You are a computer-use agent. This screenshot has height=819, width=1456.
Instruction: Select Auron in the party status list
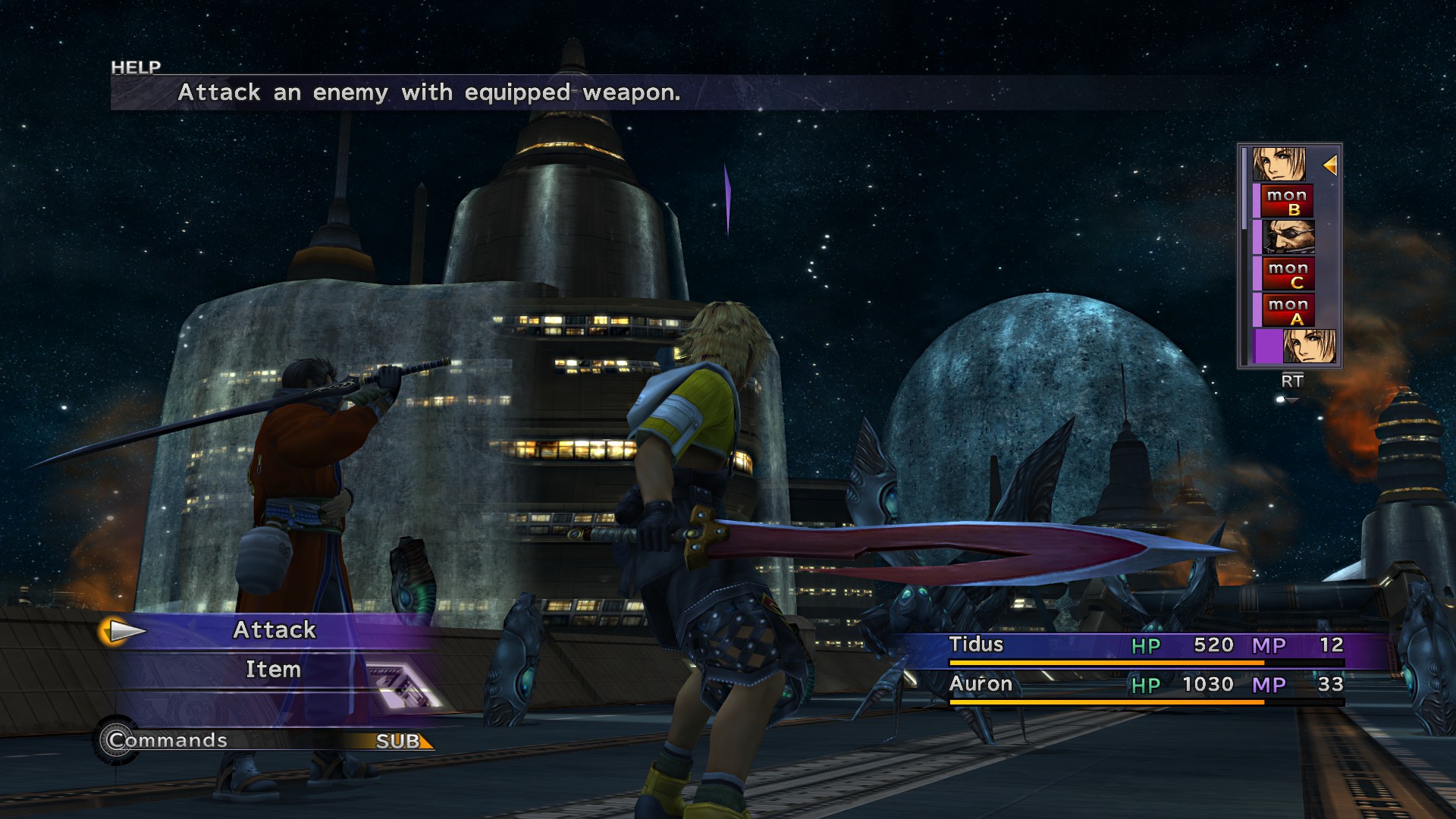tap(981, 684)
